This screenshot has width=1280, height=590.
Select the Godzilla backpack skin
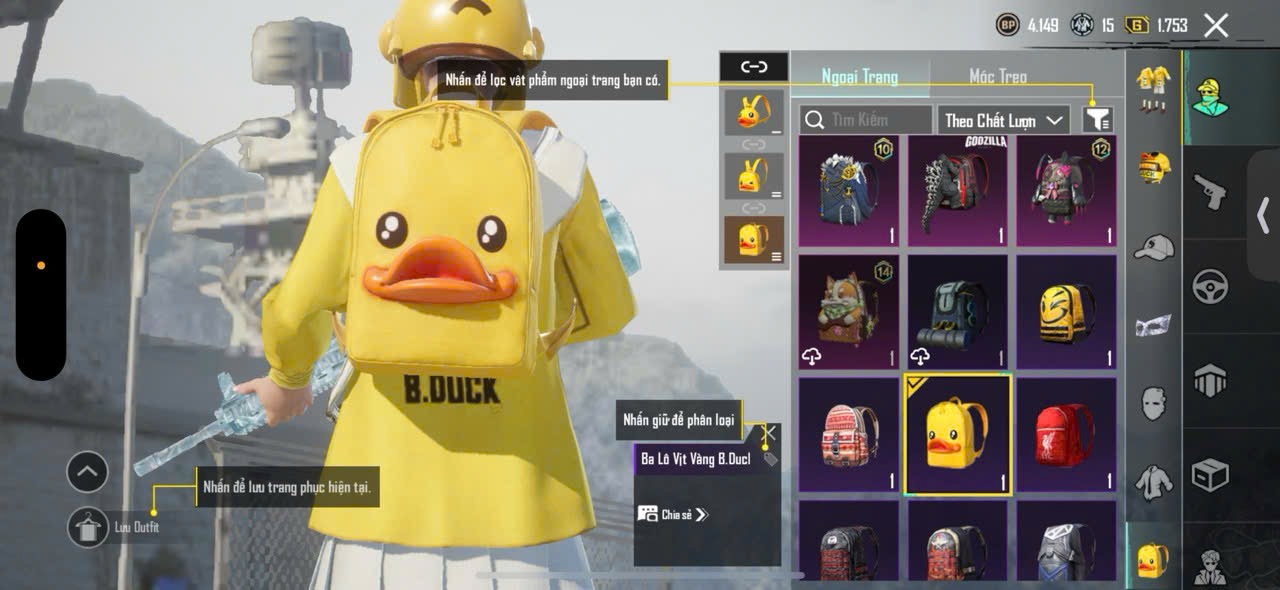coord(957,191)
